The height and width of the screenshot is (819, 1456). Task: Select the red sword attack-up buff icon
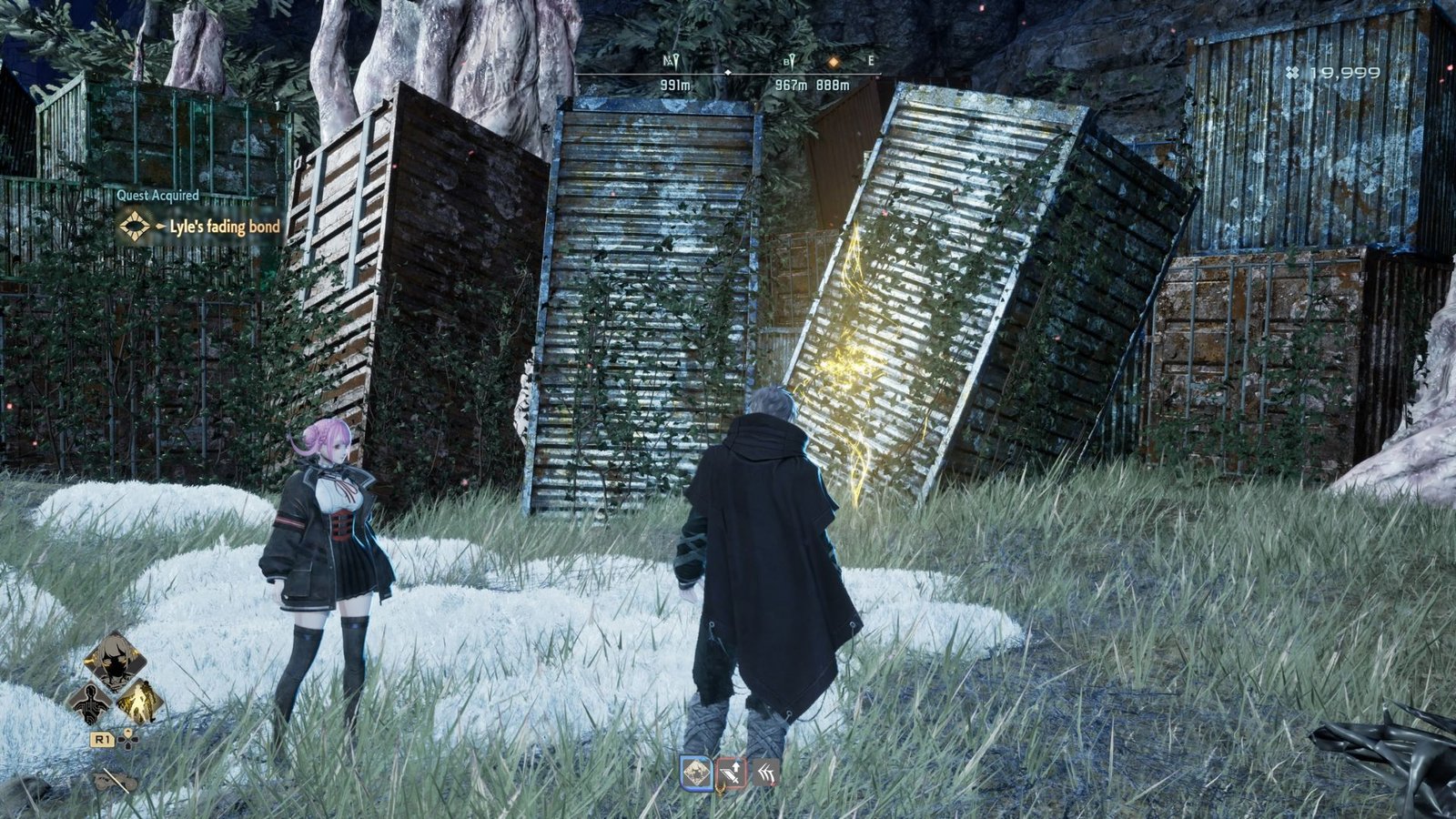click(x=733, y=773)
